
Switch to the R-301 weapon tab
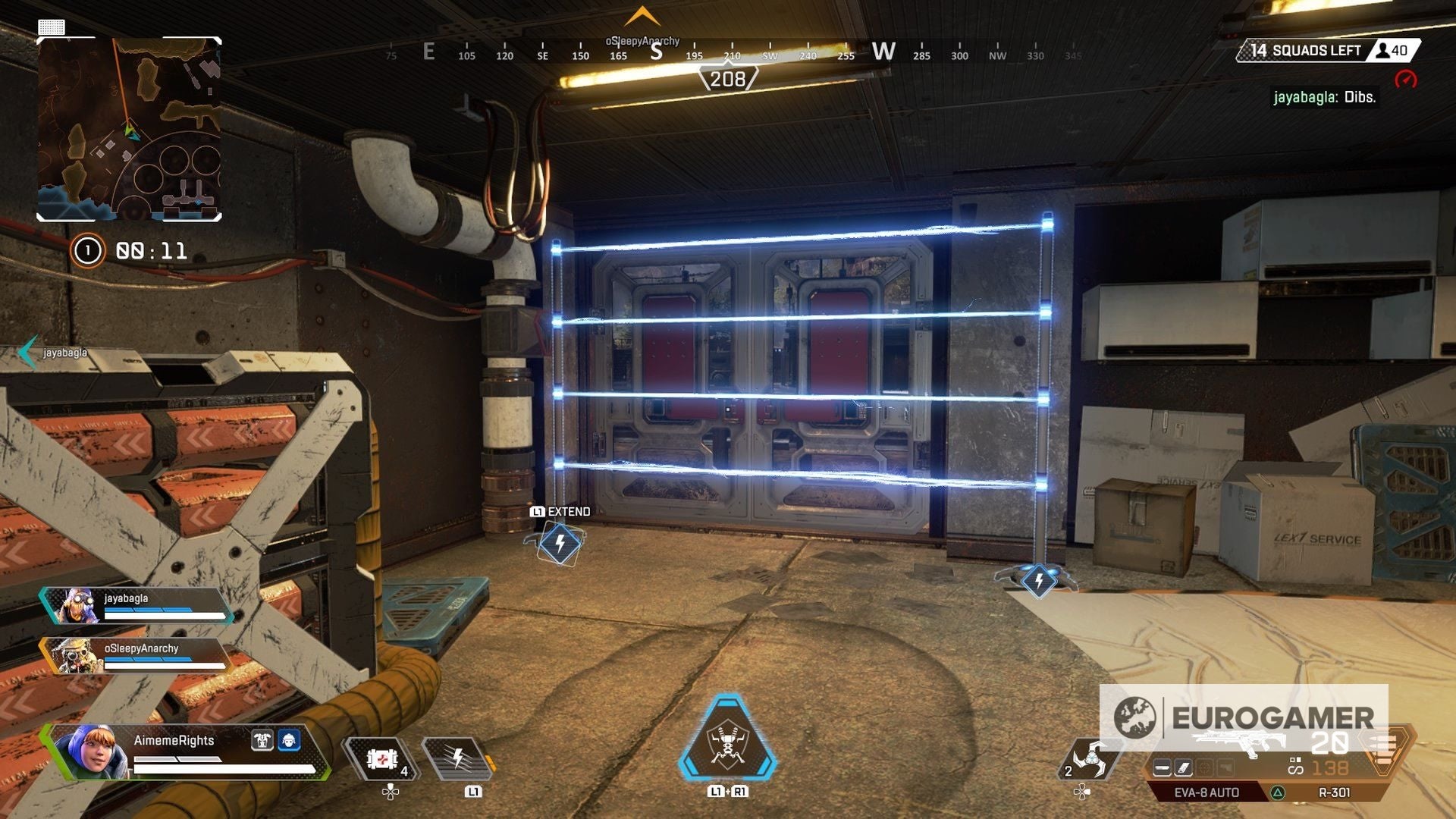pyautogui.click(x=1335, y=791)
